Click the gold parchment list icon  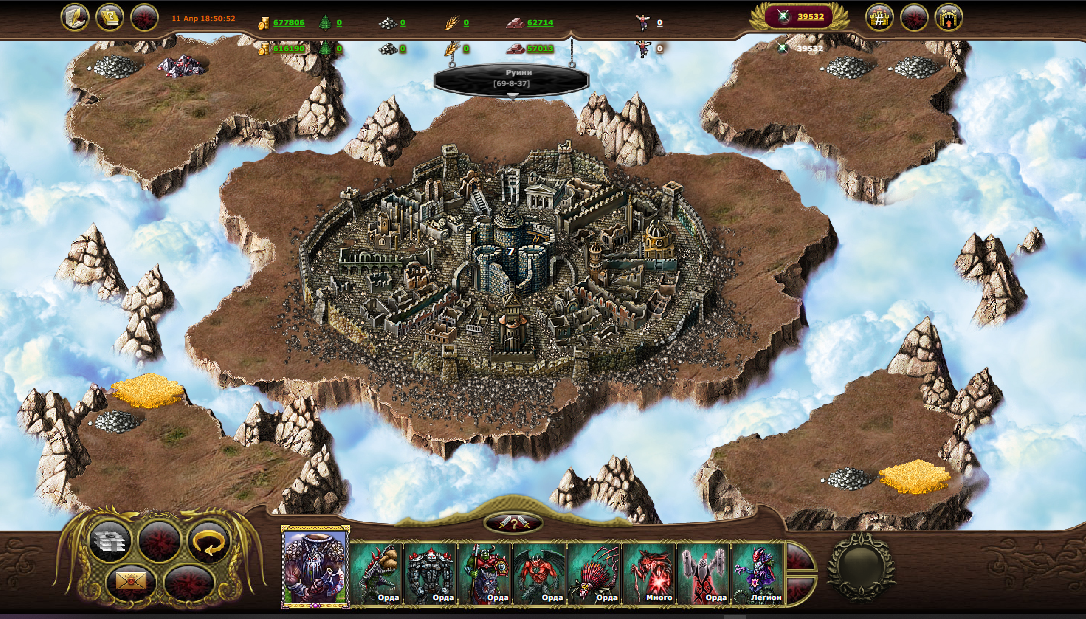[x=110, y=17]
